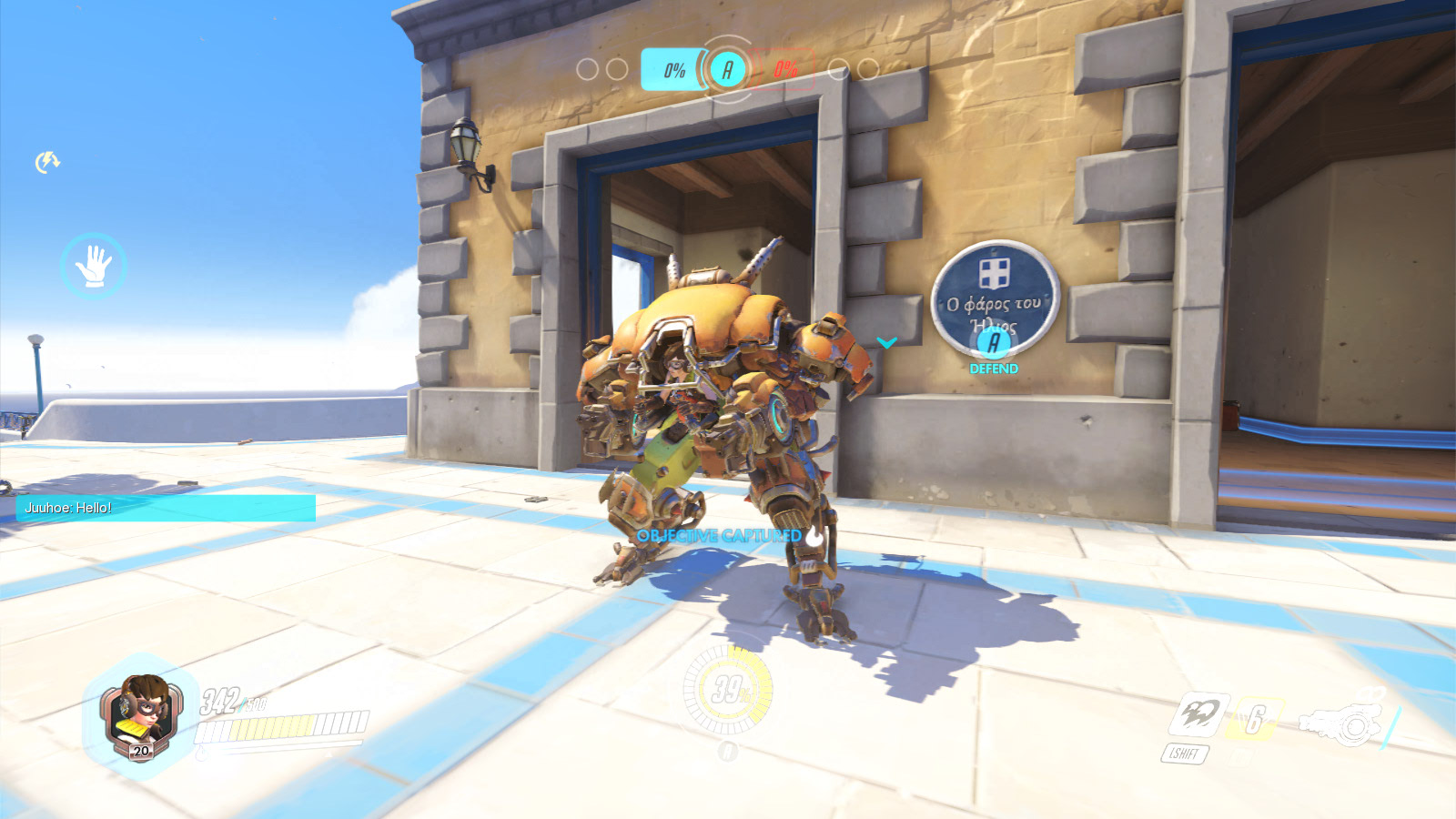Trigger the circular ultimate meter at 39%
The width and height of the screenshot is (1456, 819).
tap(727, 691)
